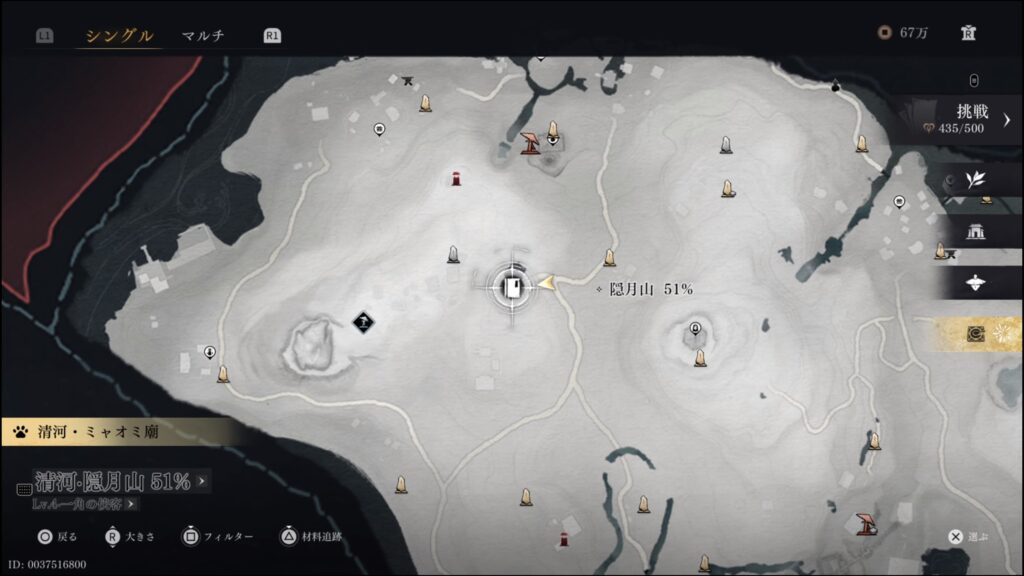Select the highlighted gold swirl category

(977, 335)
